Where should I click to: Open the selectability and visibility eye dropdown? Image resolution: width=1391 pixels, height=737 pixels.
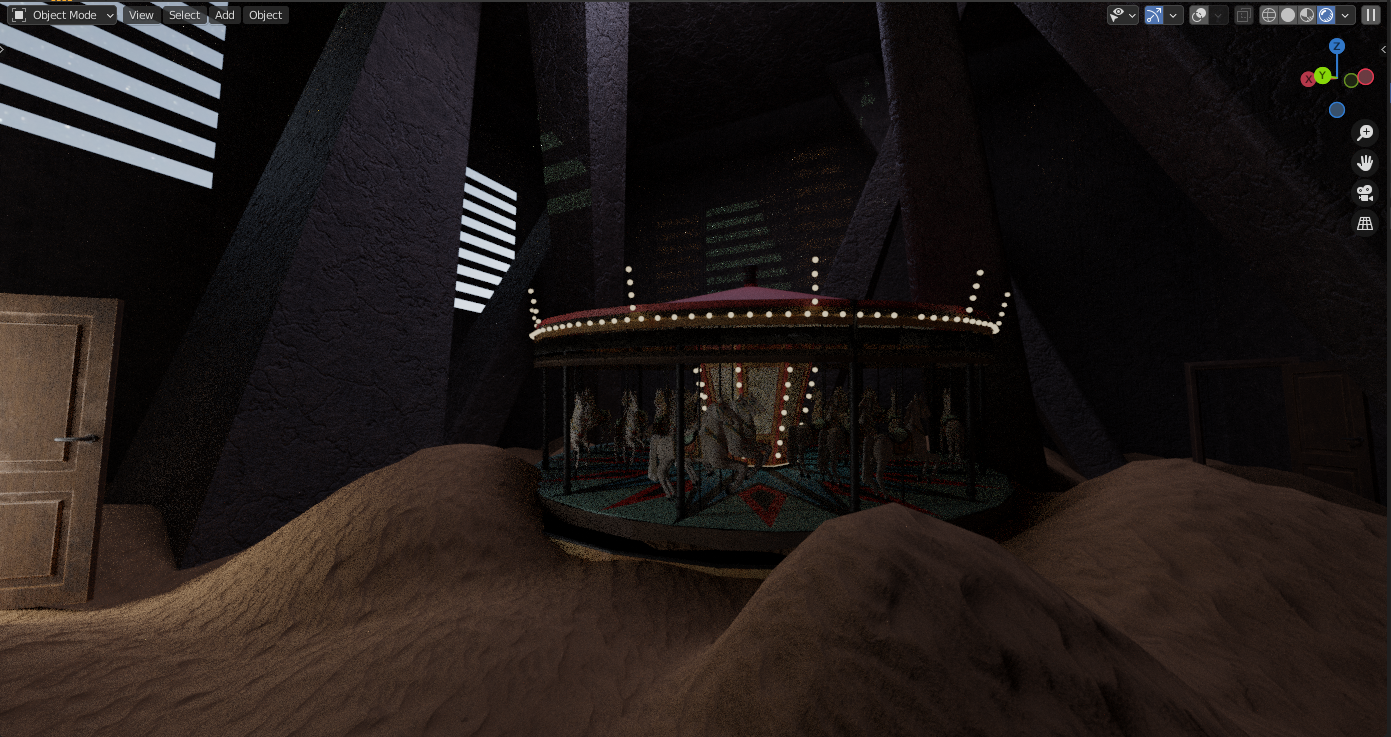pyautogui.click(x=1122, y=15)
